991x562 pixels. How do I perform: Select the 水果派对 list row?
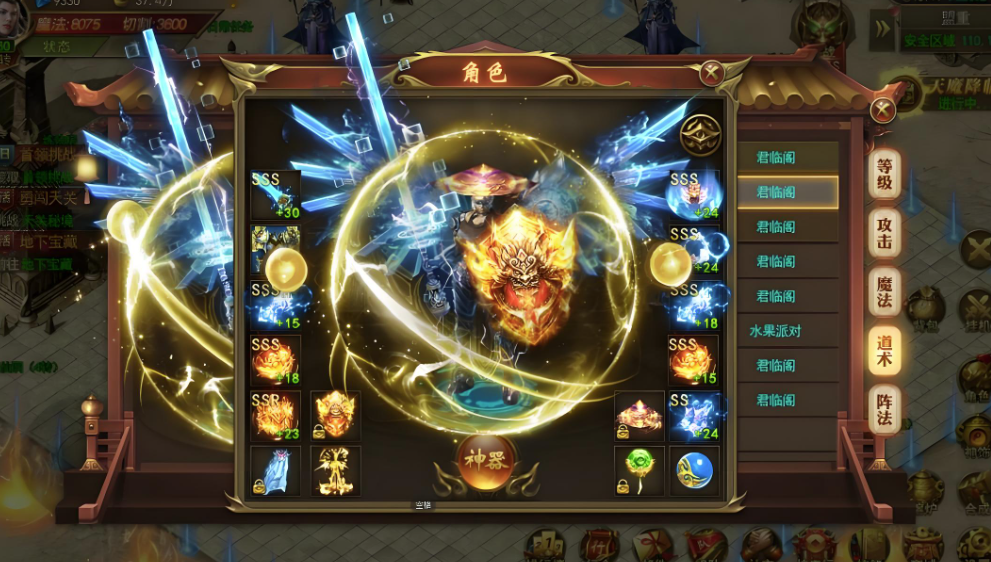(x=787, y=330)
